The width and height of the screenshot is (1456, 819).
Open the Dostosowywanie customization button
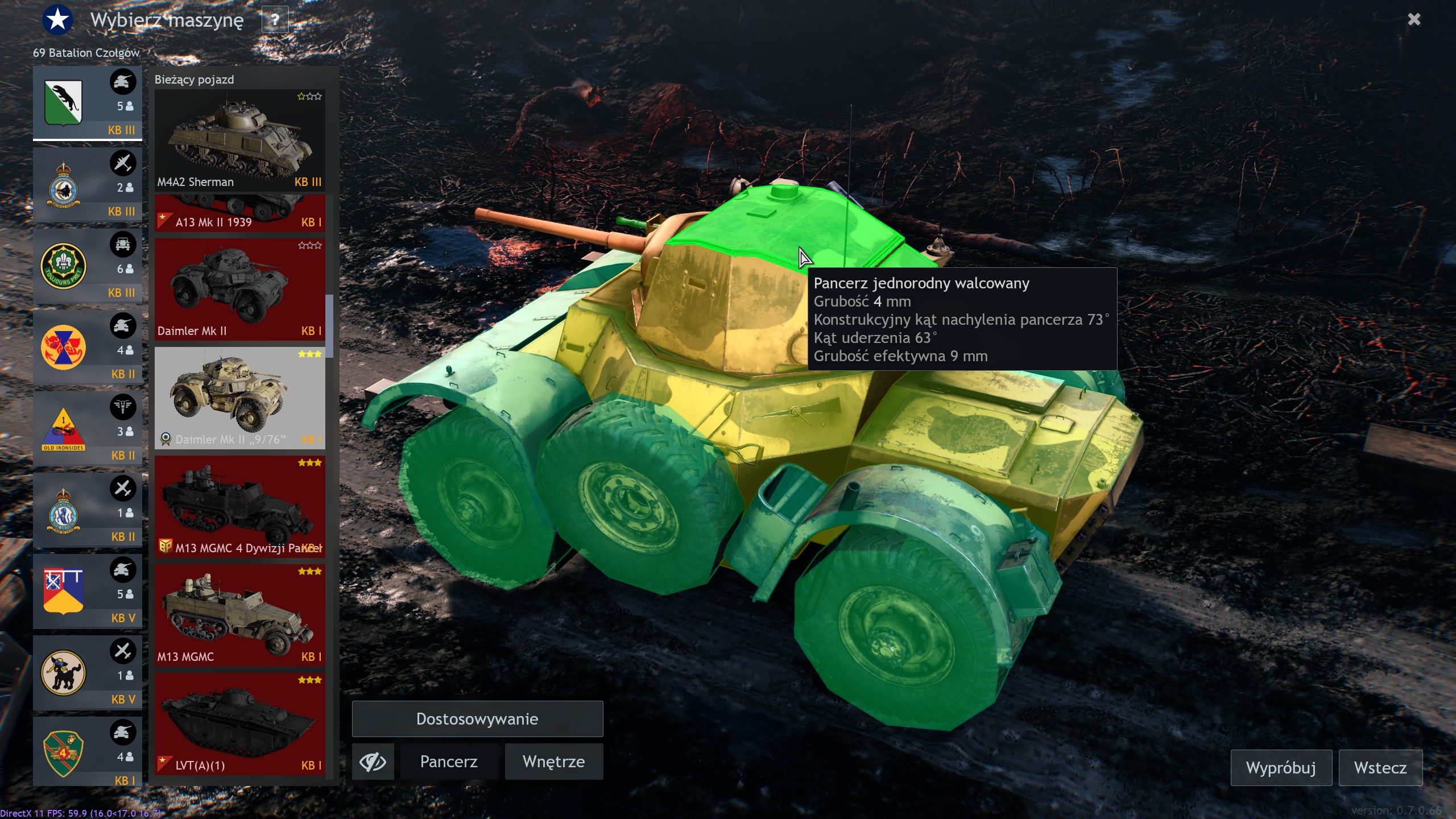point(477,719)
